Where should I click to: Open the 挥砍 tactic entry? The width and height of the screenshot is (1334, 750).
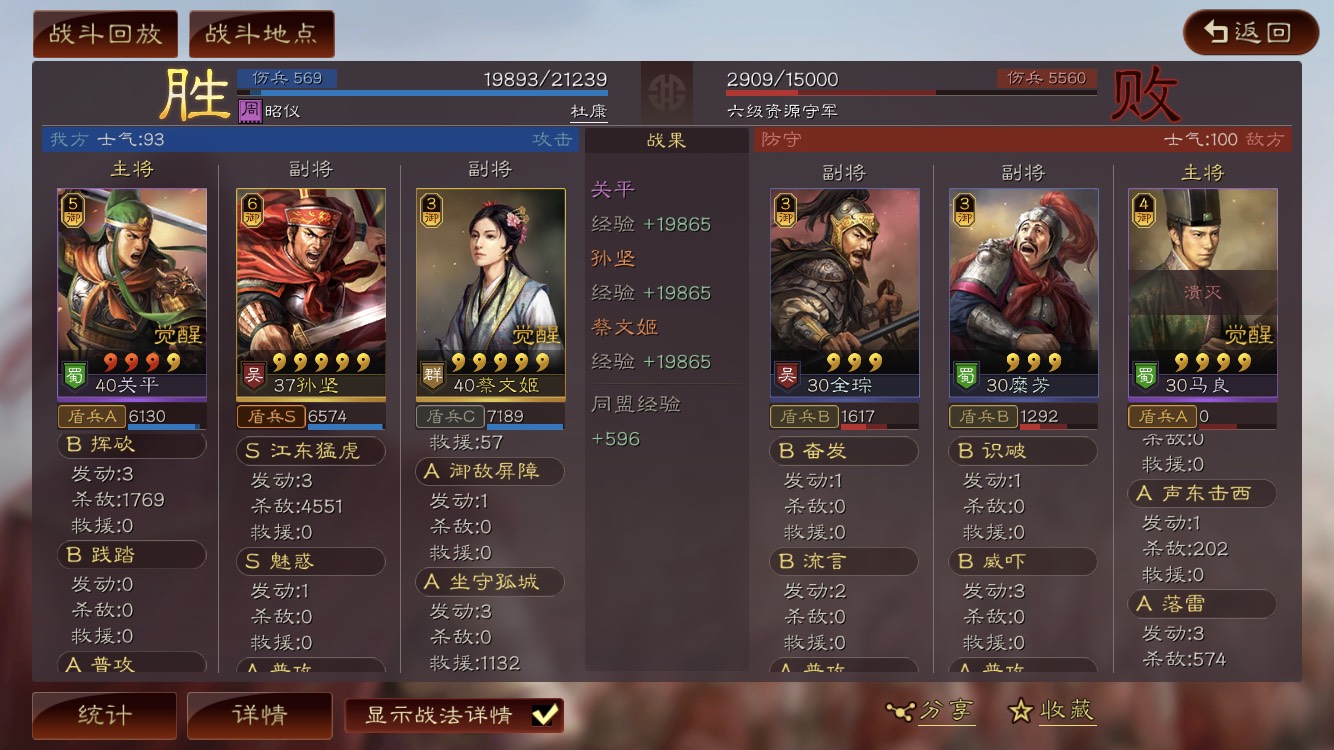[132, 444]
